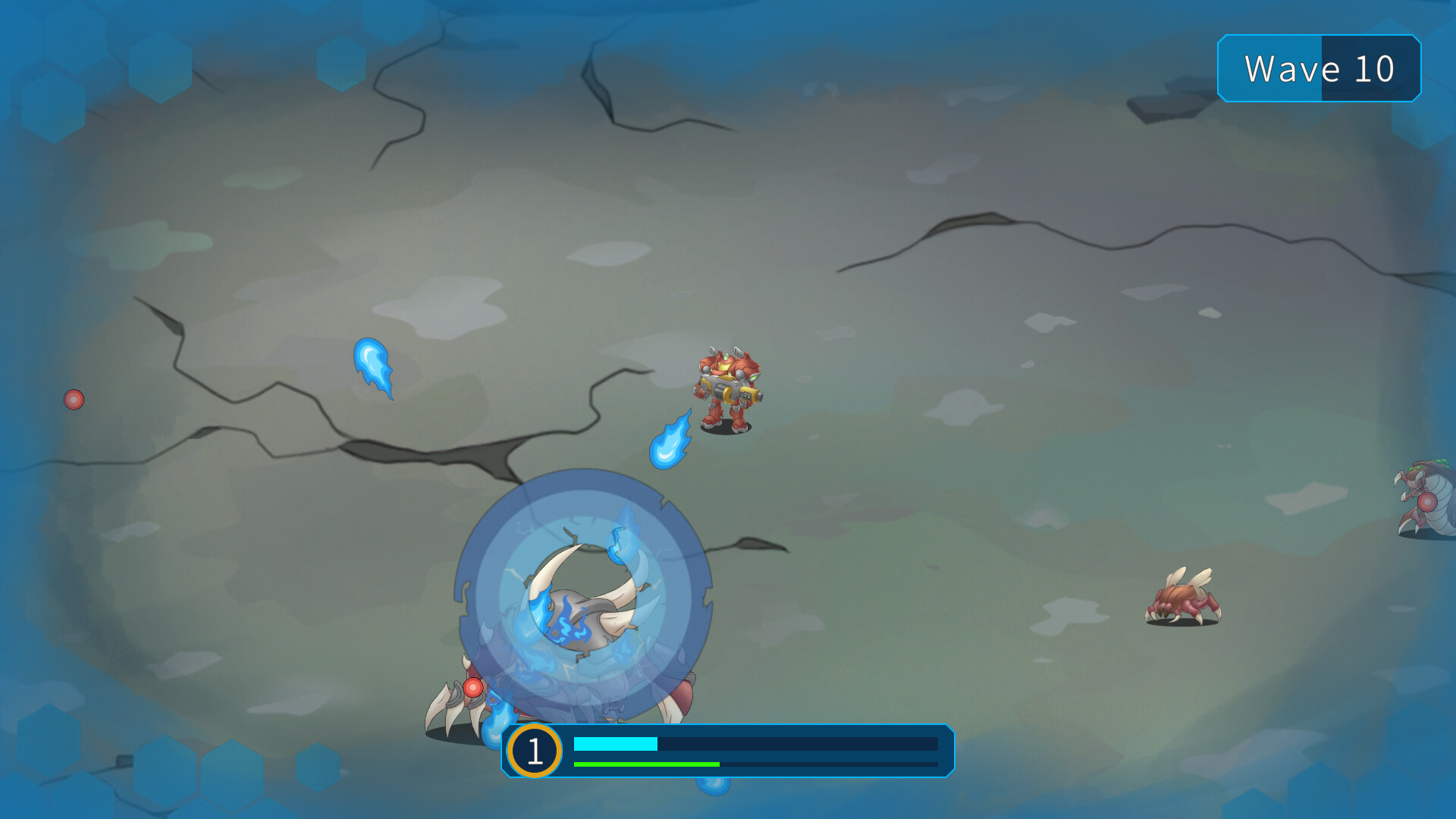The image size is (1456, 819).
Task: Click the red orb beside the worm enemy
Action: click(x=1428, y=501)
